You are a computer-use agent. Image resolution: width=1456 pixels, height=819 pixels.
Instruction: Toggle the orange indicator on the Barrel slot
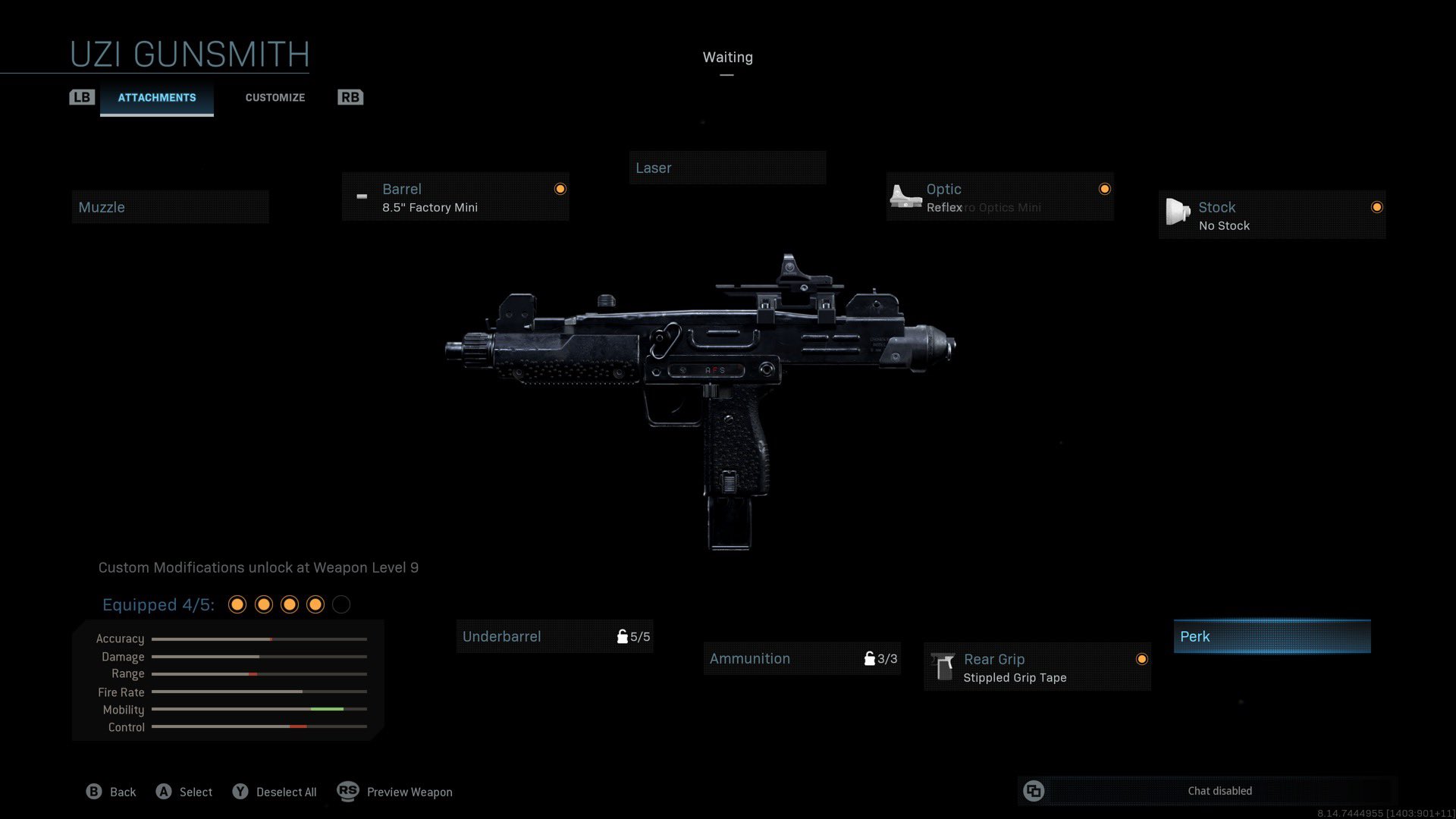(x=560, y=188)
